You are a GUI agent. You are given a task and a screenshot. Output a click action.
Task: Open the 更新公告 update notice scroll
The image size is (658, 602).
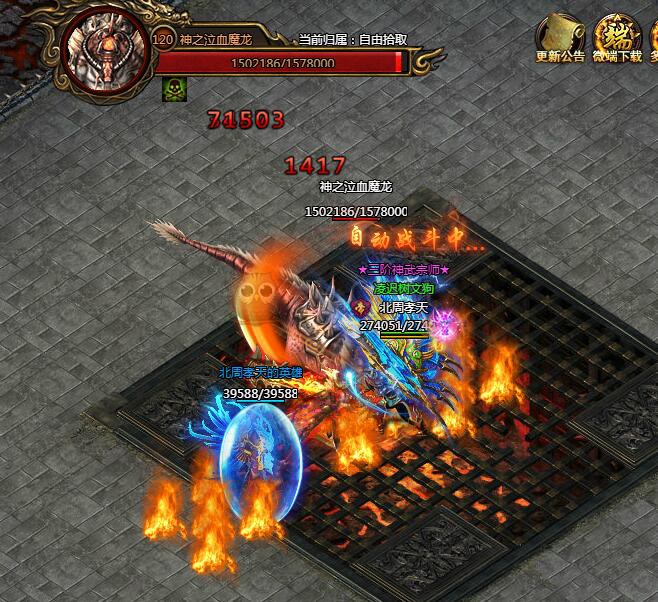click(560, 36)
